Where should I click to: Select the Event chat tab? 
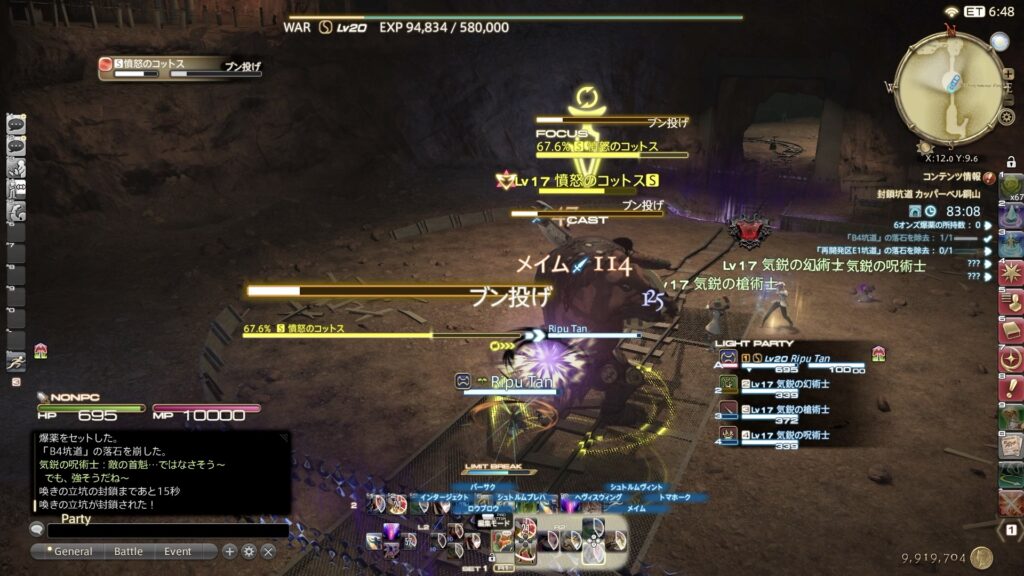pyautogui.click(x=178, y=551)
